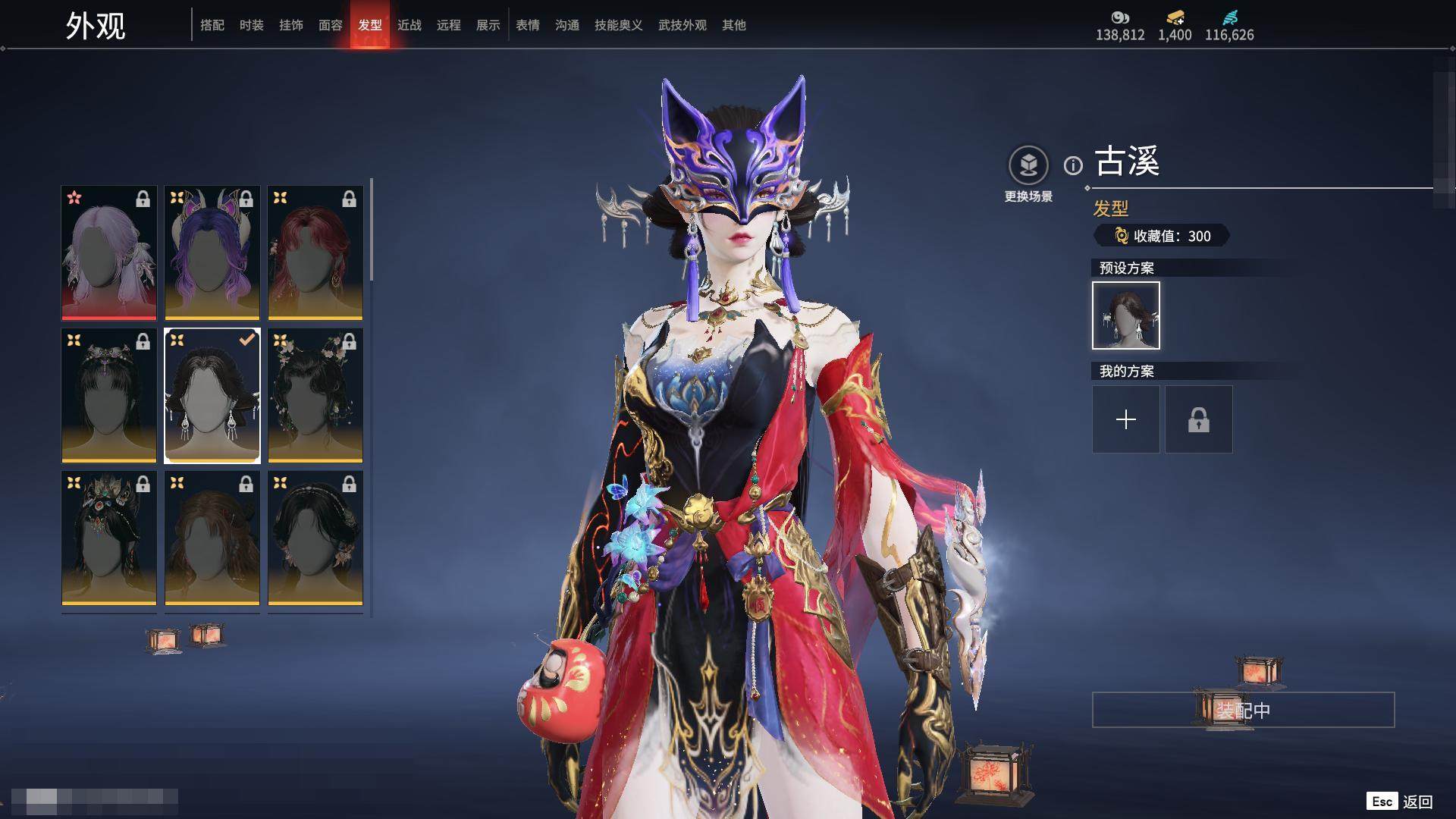Viewport: 1456px width, 819px height.
Task: Select the 挂饰 tab
Action: (291, 25)
